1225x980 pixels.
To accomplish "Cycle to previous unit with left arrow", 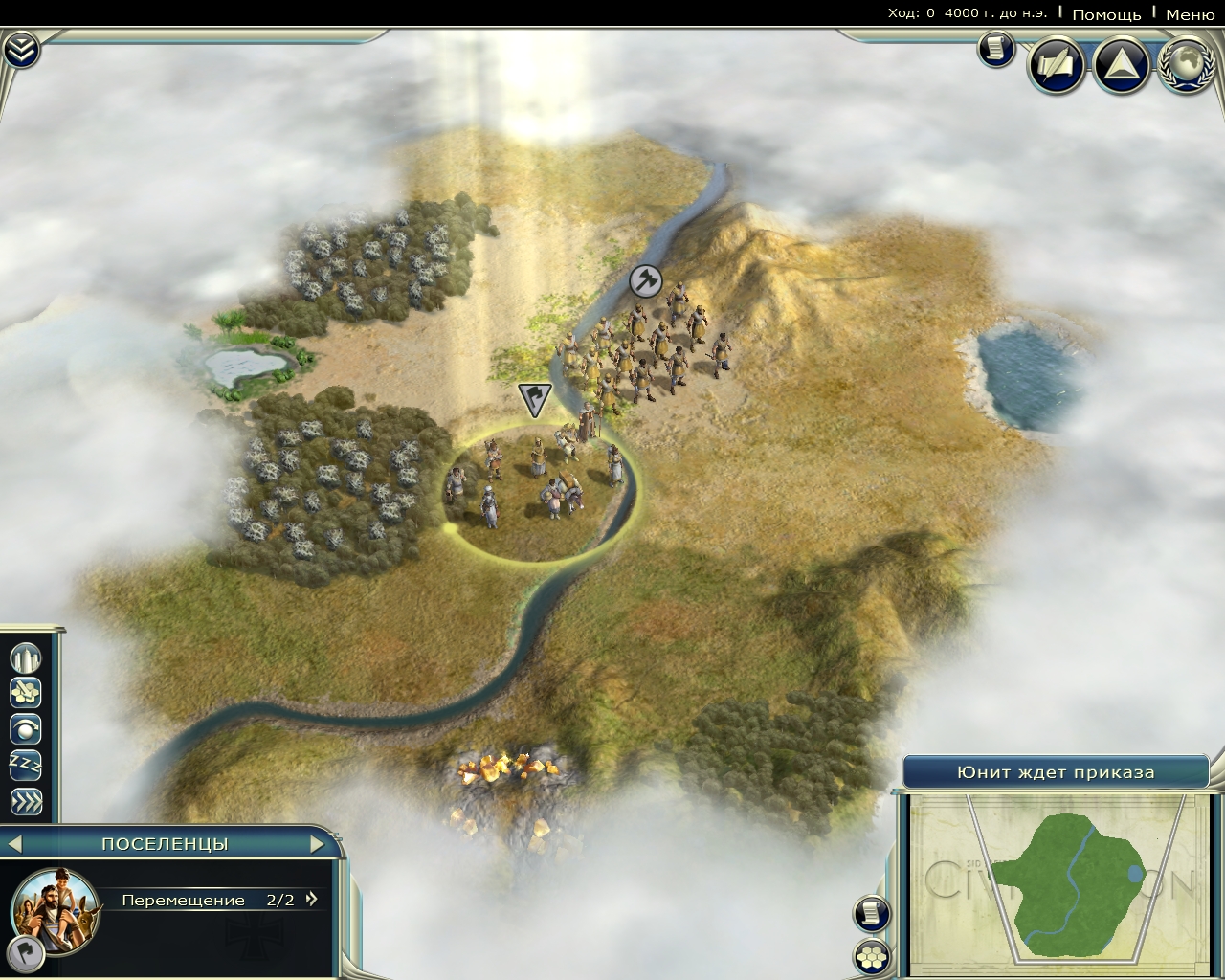I will click(x=14, y=844).
